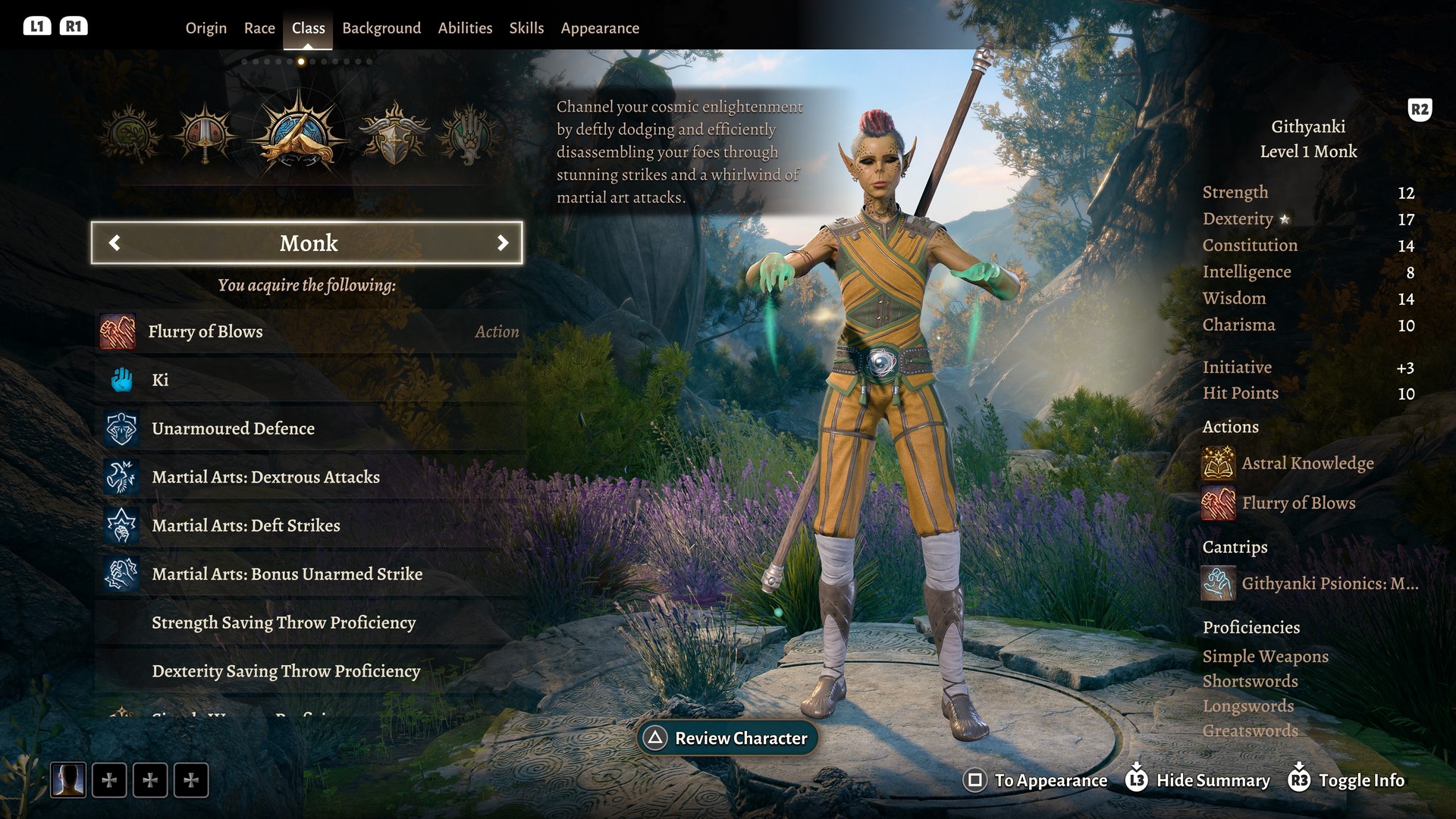Show Unarmoured Defence details
This screenshot has height=819, width=1456.
[x=309, y=428]
